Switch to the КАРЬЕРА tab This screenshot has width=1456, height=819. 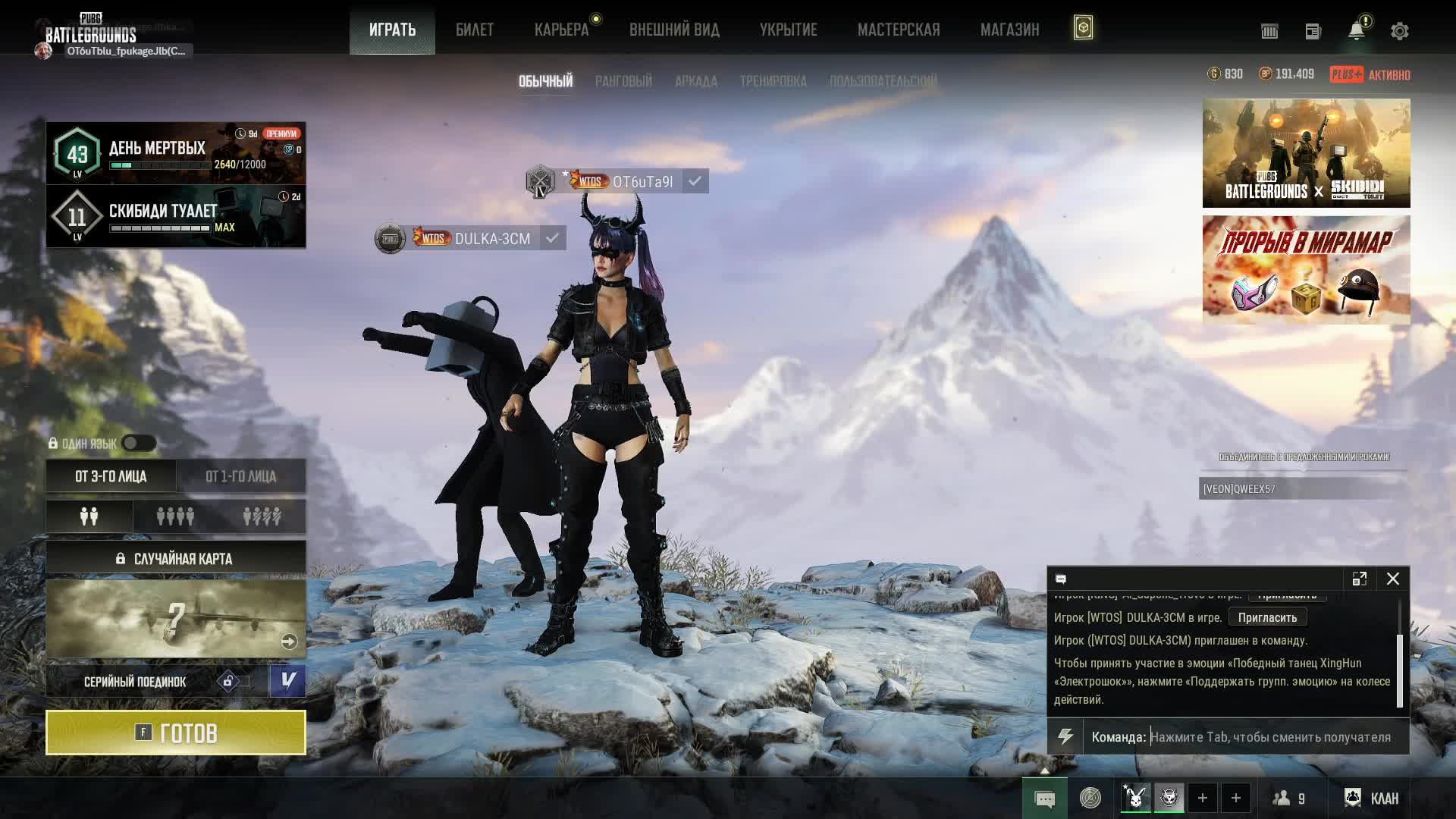[x=561, y=30]
